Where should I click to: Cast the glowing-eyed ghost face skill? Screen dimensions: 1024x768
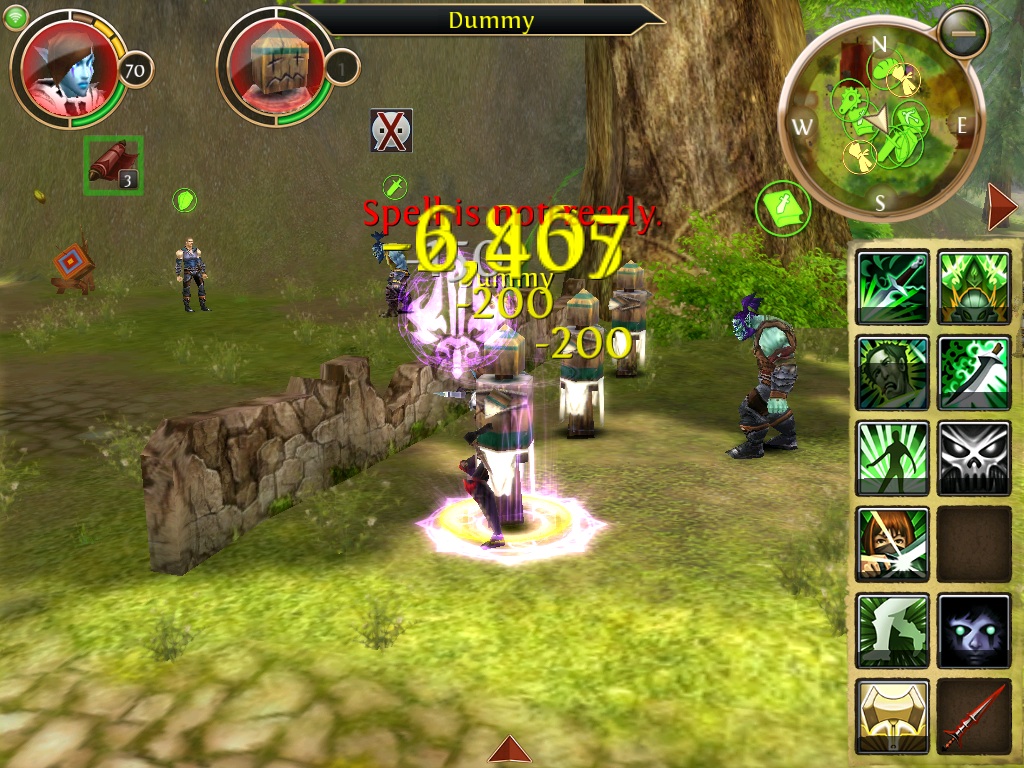coord(973,630)
